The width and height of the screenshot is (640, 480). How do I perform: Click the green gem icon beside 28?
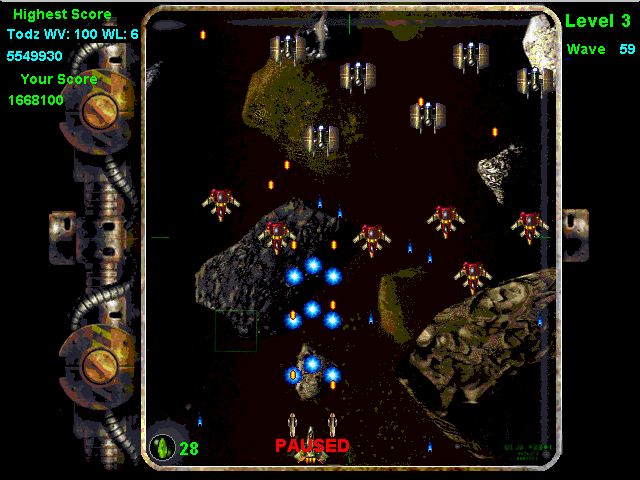click(x=162, y=447)
